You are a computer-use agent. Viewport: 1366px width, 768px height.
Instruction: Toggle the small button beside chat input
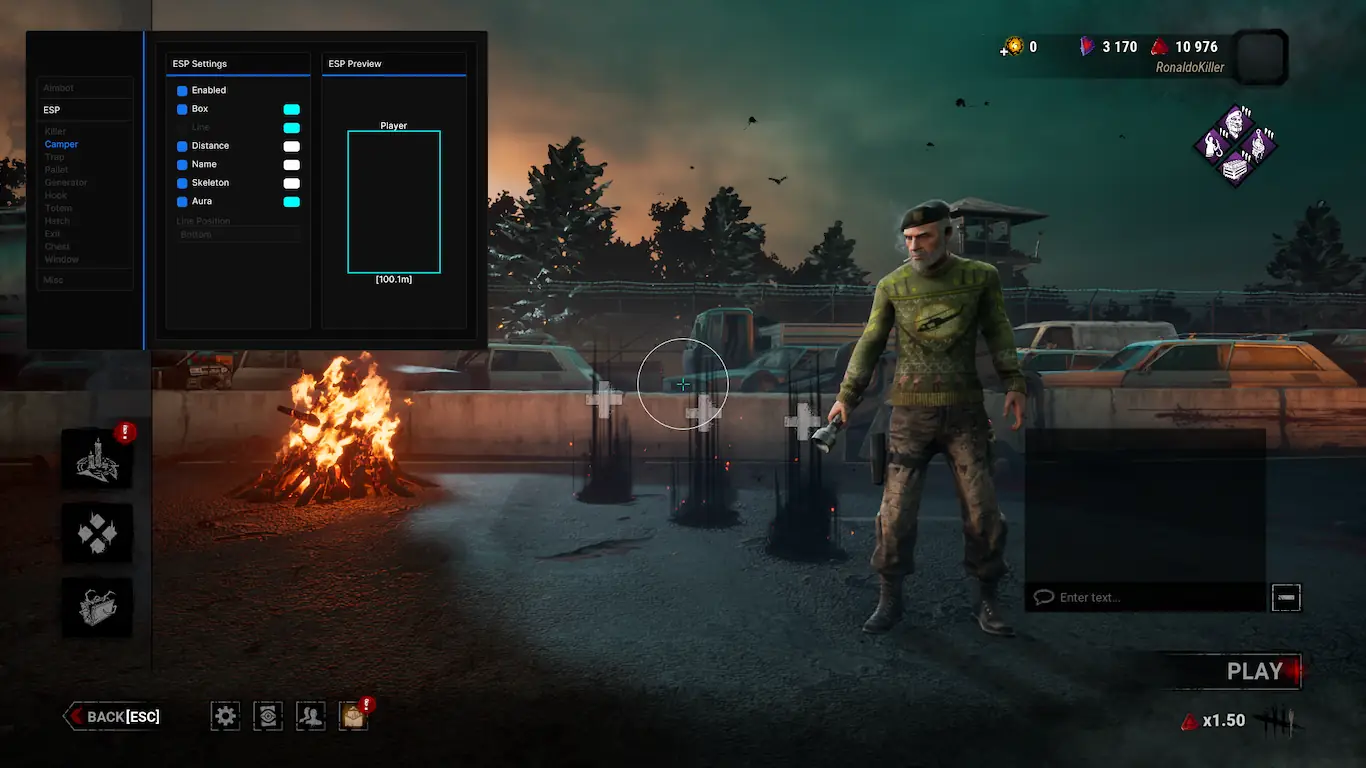(1286, 597)
